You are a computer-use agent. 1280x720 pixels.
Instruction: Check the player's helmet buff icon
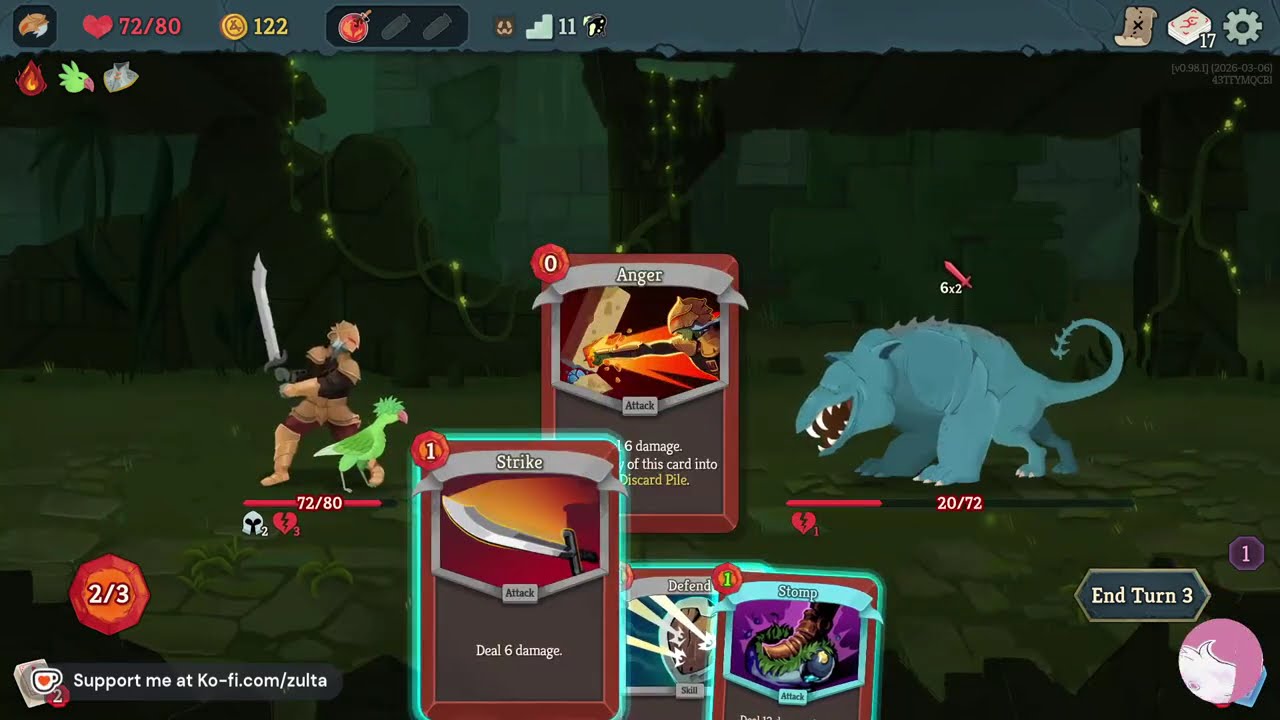click(254, 523)
